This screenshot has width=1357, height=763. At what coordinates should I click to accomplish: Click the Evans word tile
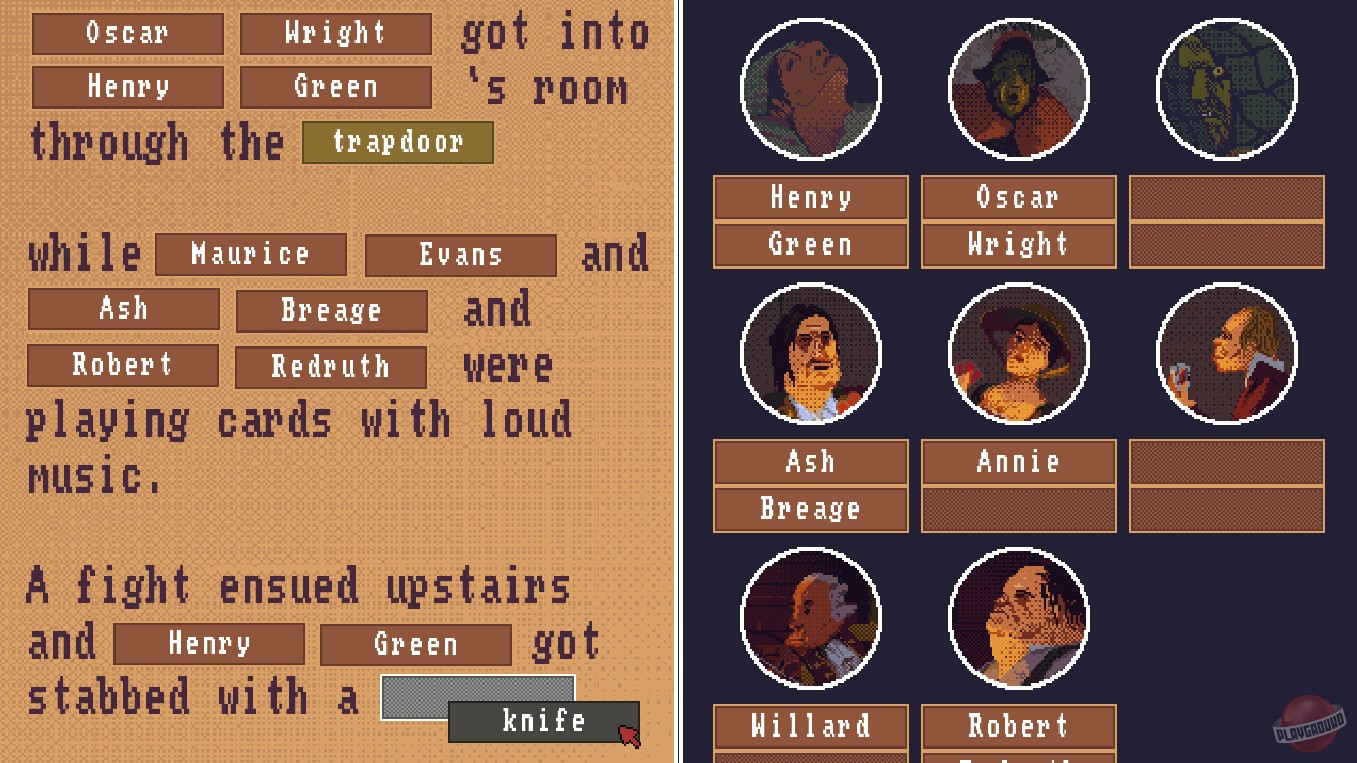coord(460,256)
